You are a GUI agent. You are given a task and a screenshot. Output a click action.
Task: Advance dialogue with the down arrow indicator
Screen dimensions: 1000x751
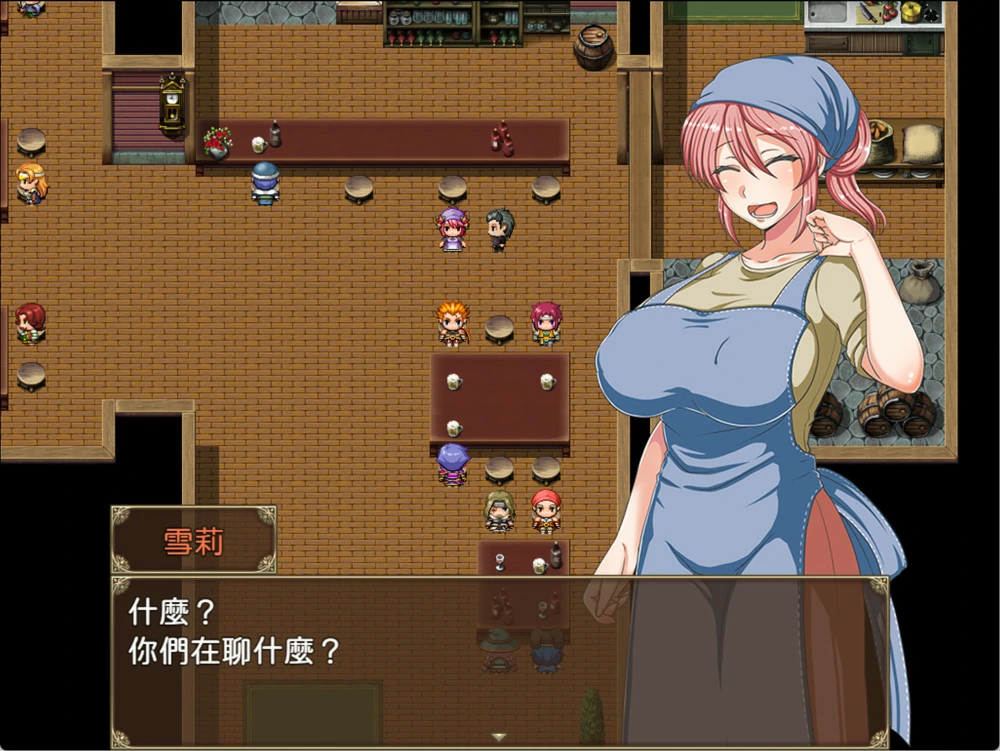click(499, 737)
